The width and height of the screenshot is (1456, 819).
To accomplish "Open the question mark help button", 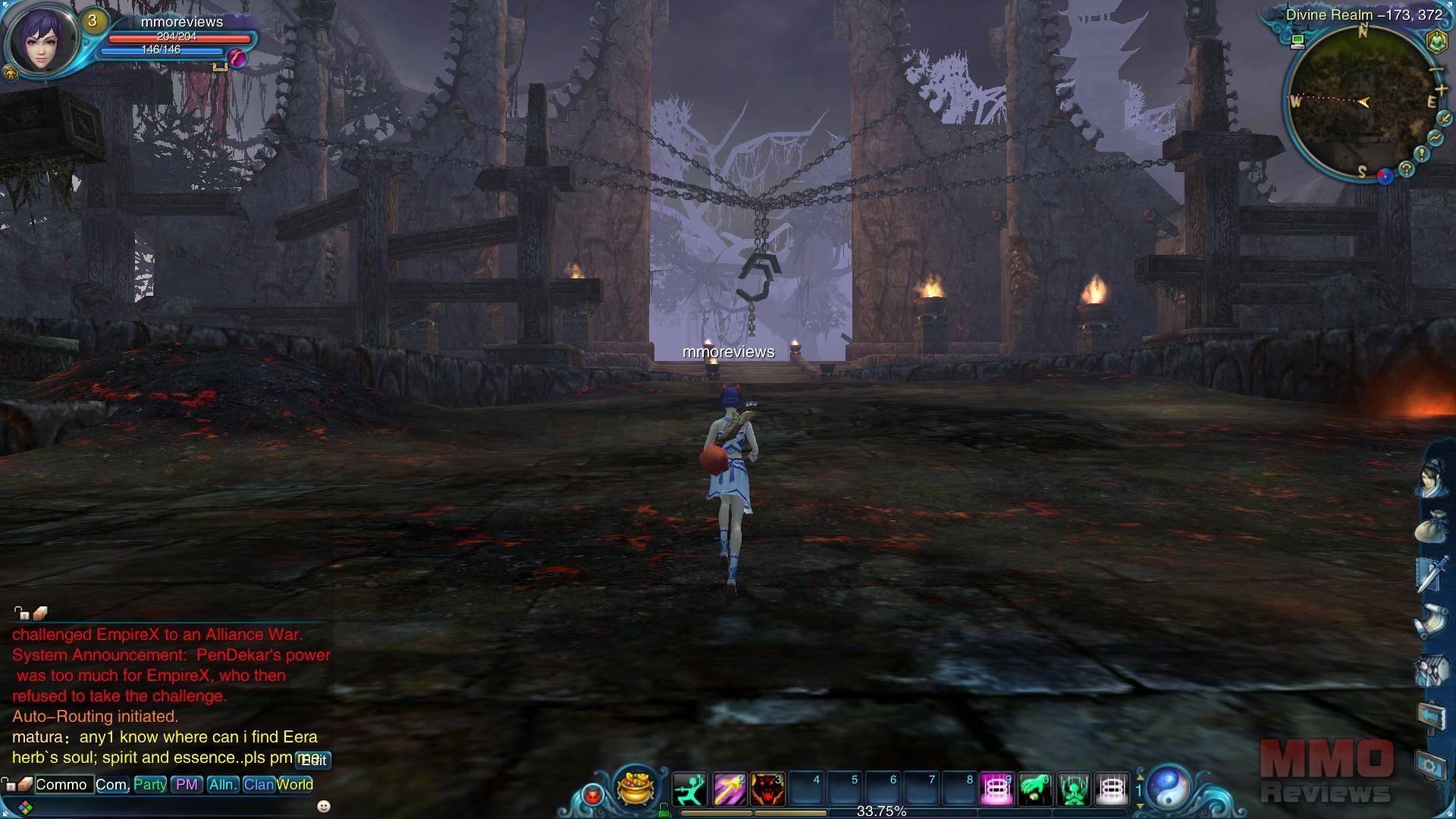I will (x=1407, y=170).
